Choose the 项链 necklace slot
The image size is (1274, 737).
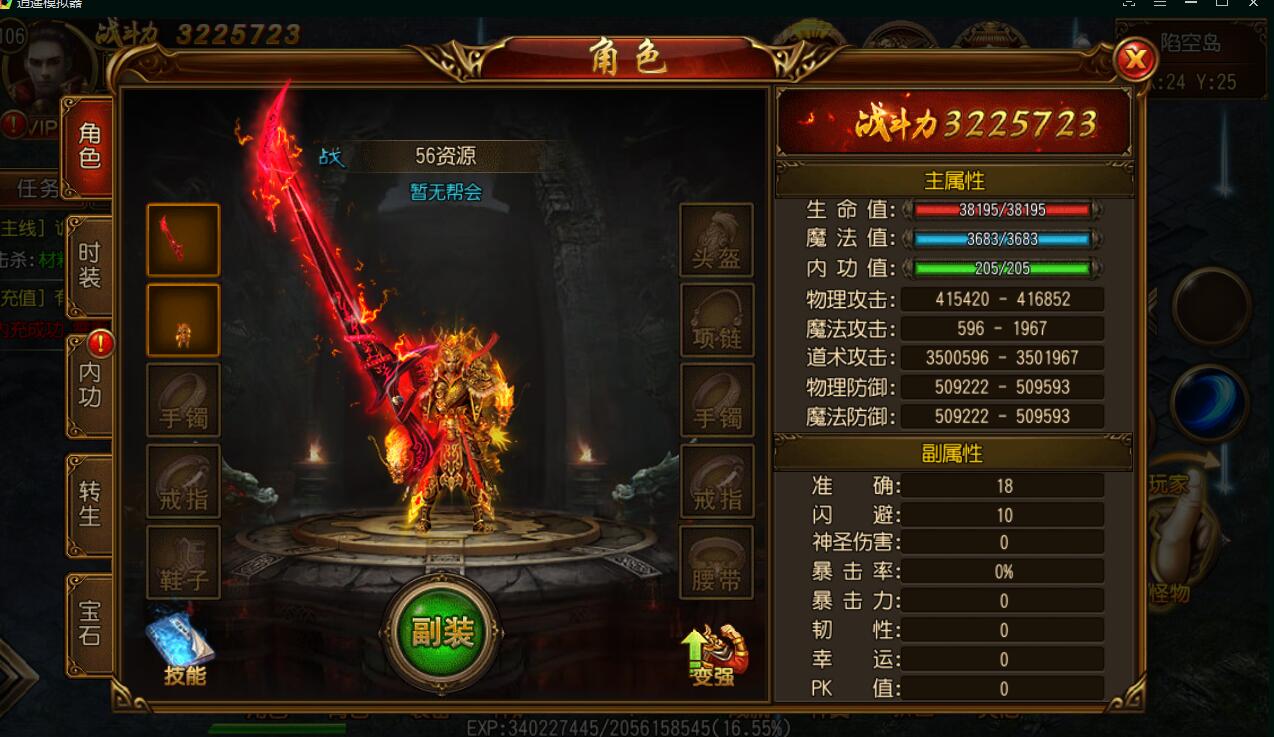[716, 320]
